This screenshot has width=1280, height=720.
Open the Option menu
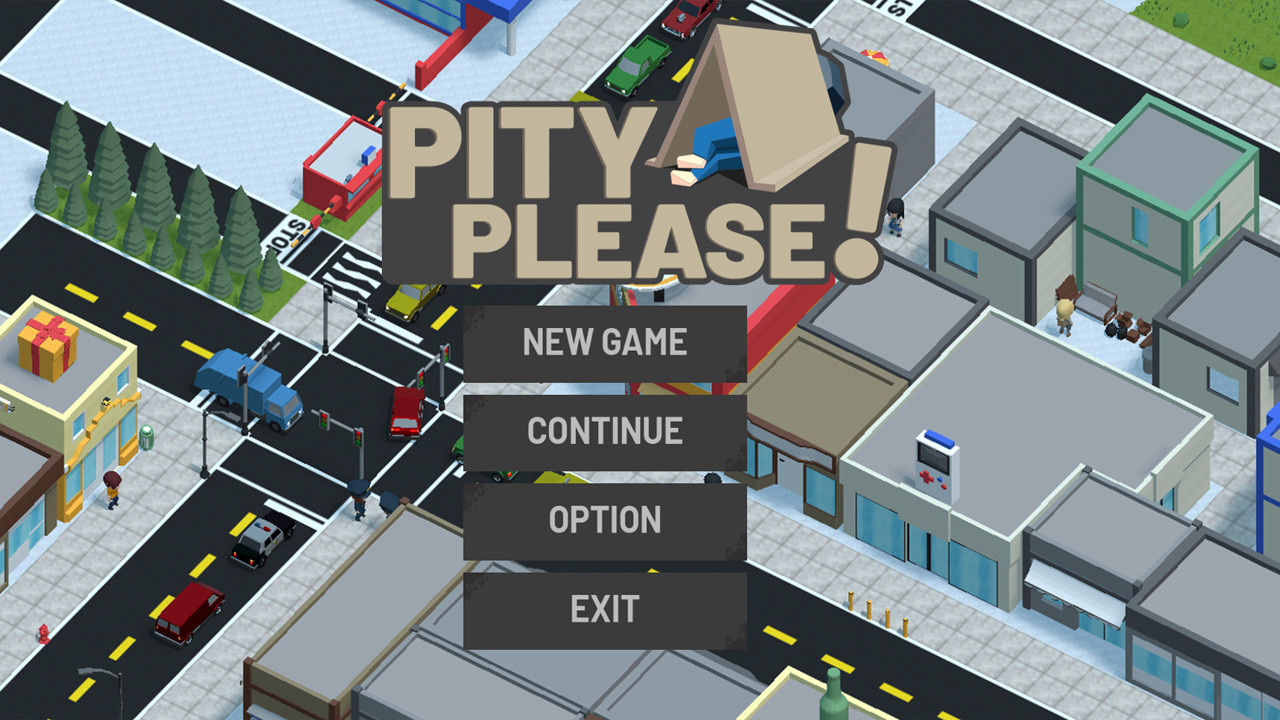click(x=605, y=519)
